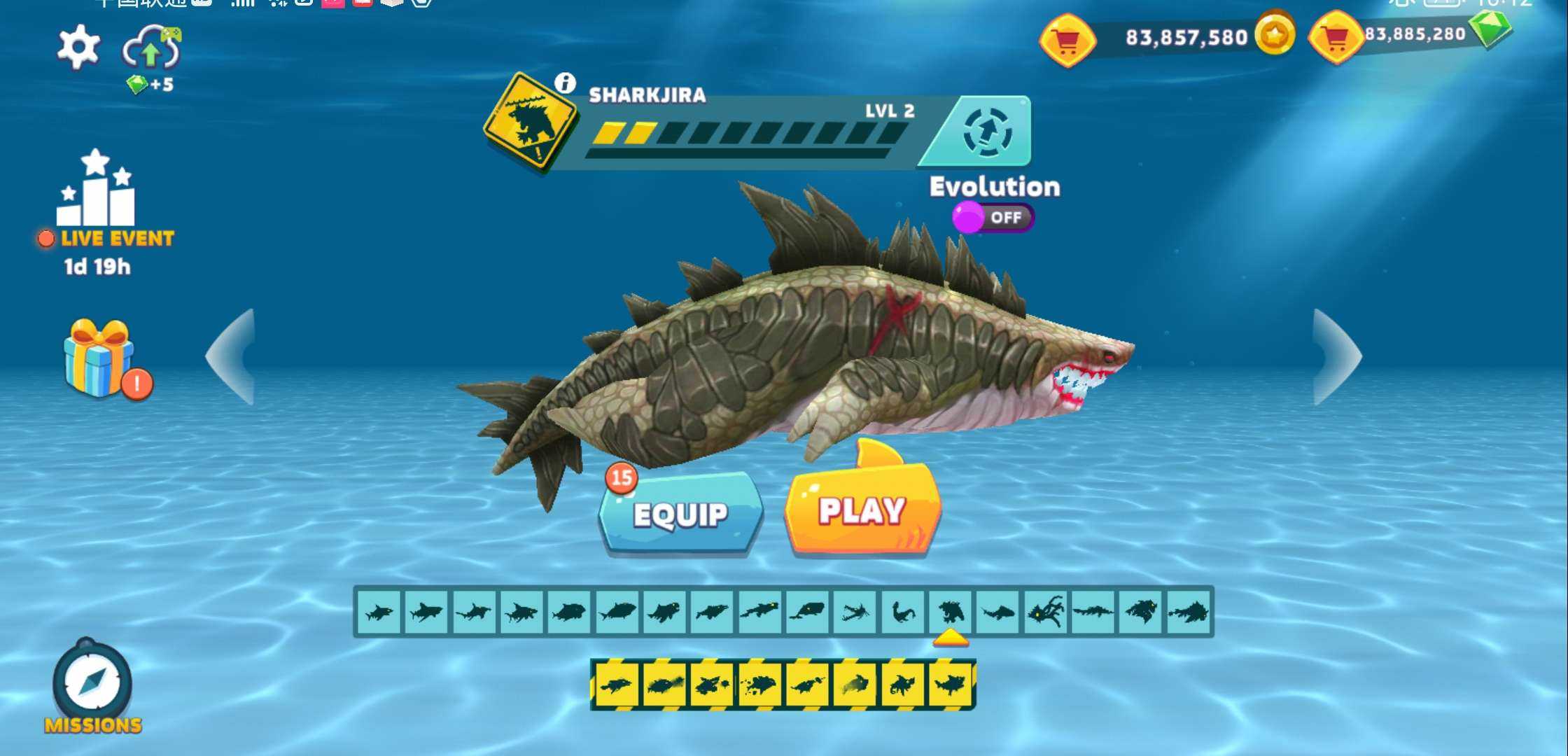View Sharkjira info via the i icon

click(x=565, y=83)
